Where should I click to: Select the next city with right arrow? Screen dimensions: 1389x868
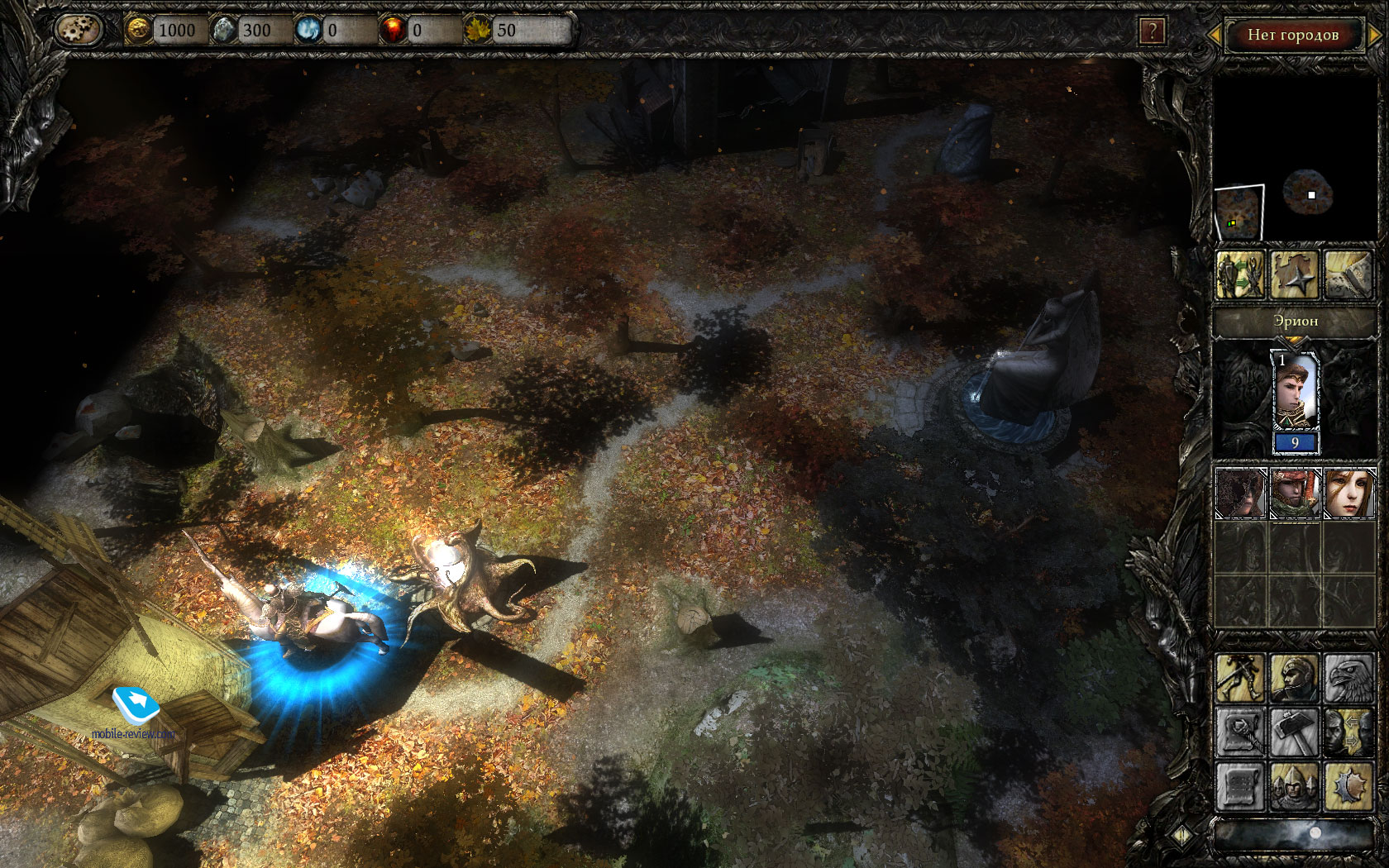(x=1375, y=35)
